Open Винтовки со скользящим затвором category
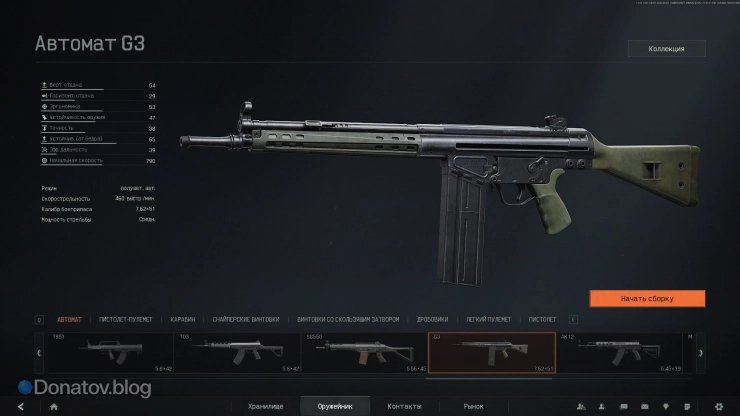The width and height of the screenshot is (740, 416). 348,320
